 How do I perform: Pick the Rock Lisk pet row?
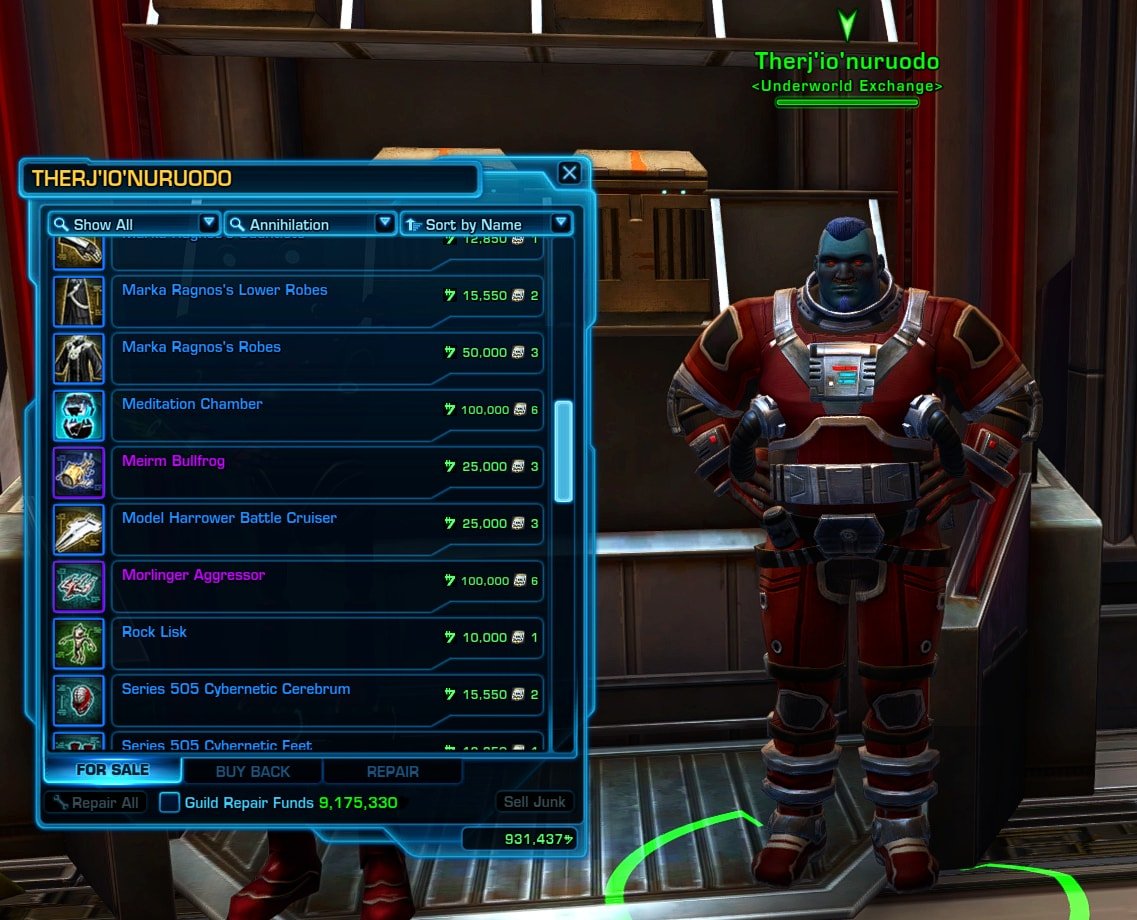pos(326,644)
